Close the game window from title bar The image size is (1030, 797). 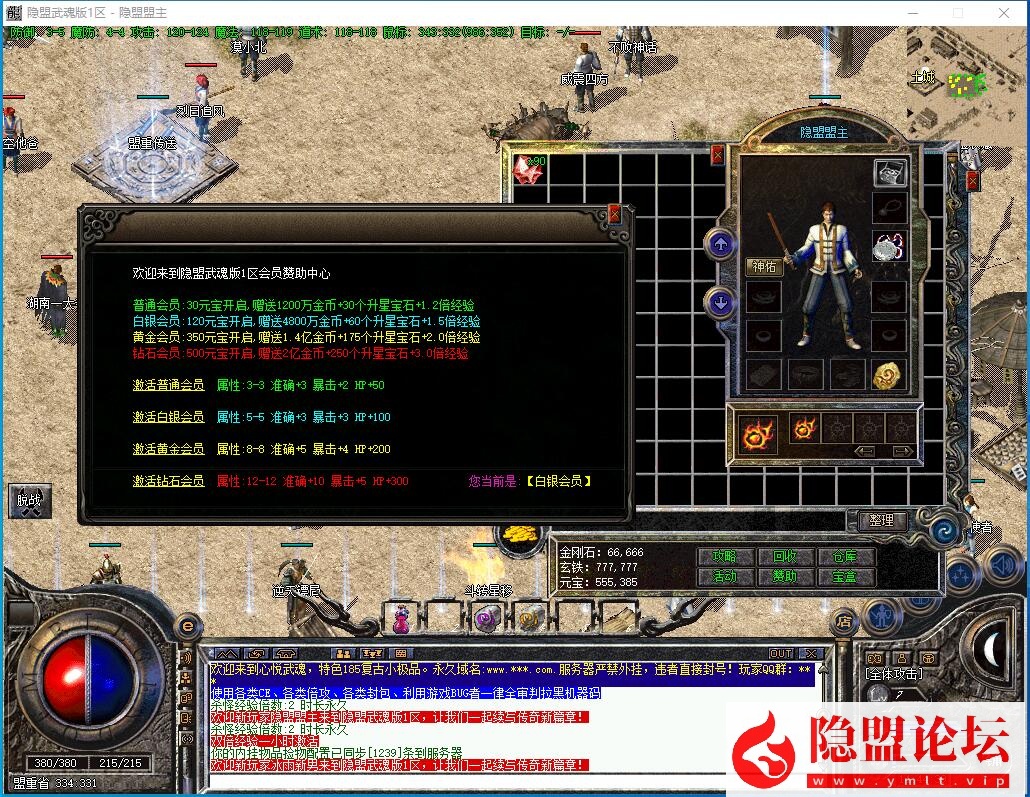tap(1003, 13)
